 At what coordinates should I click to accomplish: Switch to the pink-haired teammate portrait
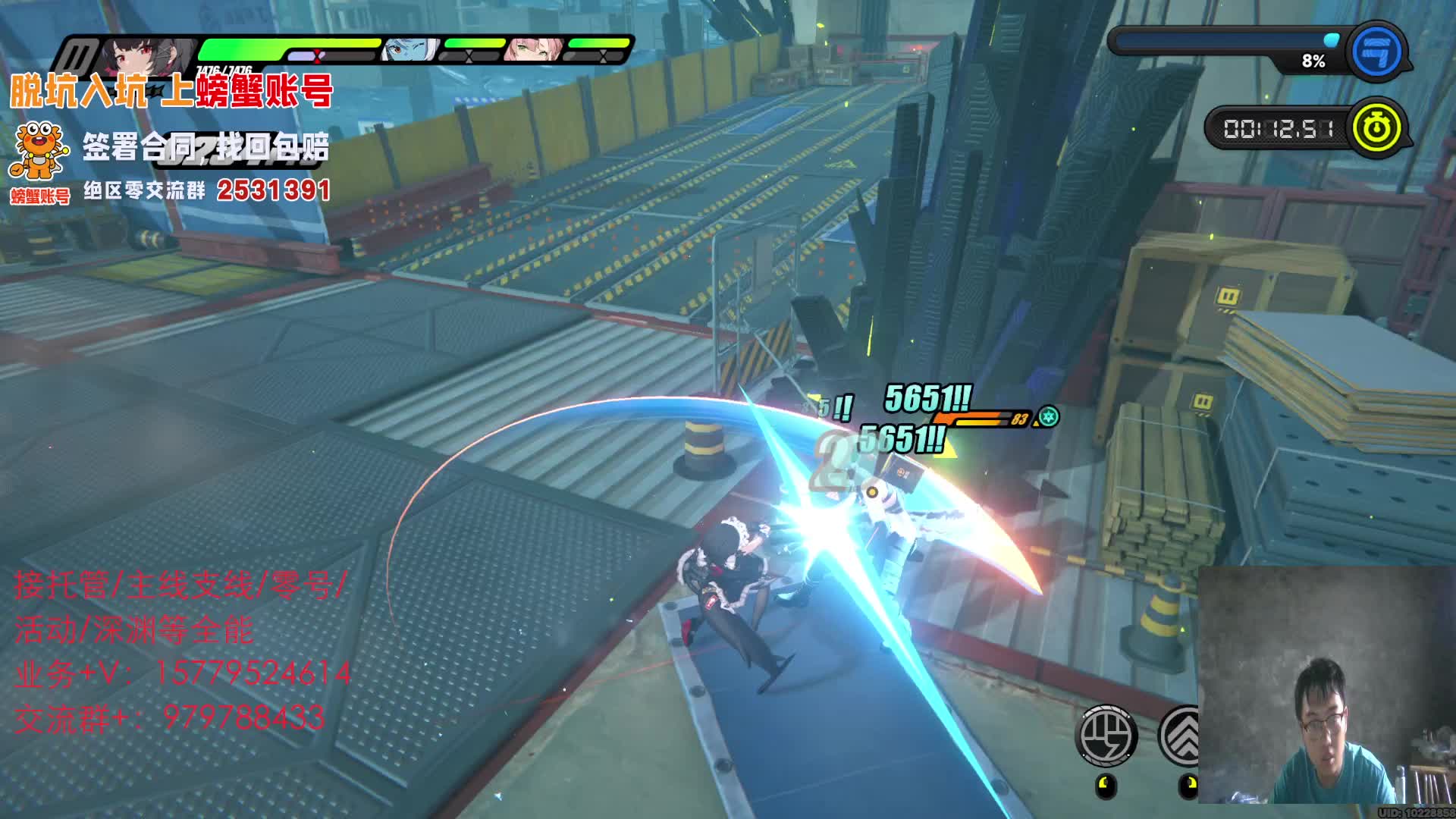tap(535, 50)
